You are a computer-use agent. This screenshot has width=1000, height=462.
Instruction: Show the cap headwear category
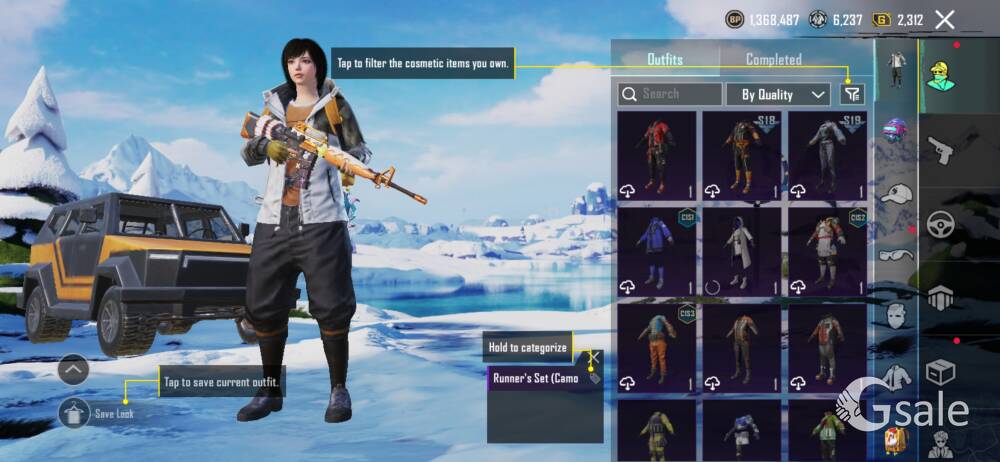coord(897,194)
